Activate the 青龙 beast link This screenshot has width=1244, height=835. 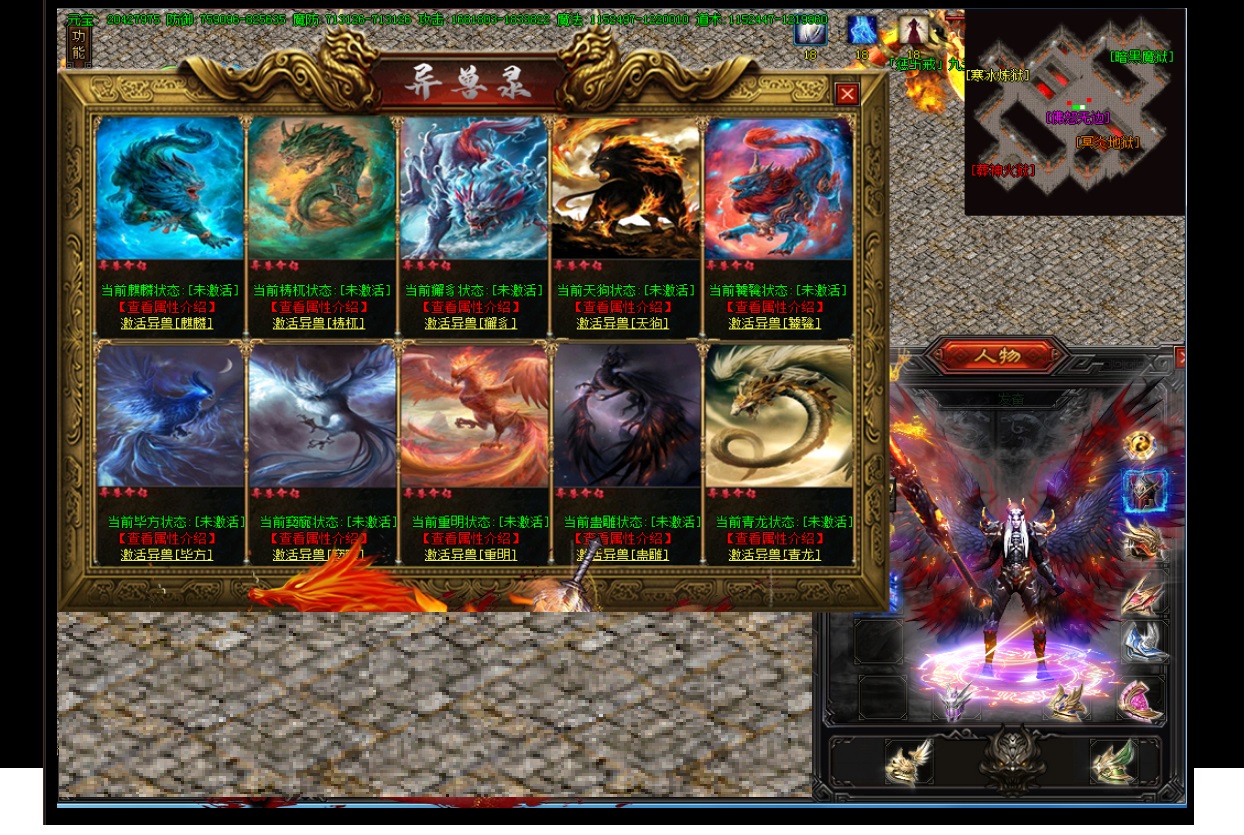click(x=775, y=554)
